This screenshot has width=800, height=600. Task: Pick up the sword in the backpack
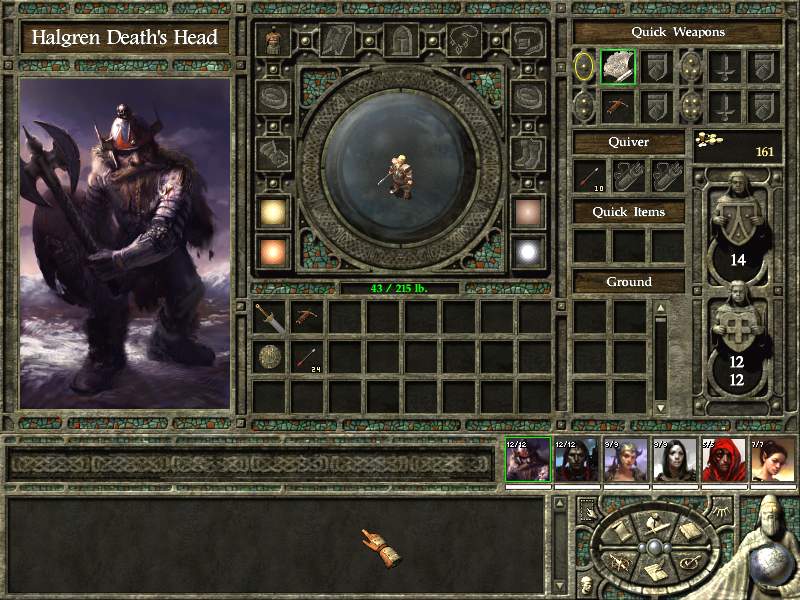coord(271,317)
